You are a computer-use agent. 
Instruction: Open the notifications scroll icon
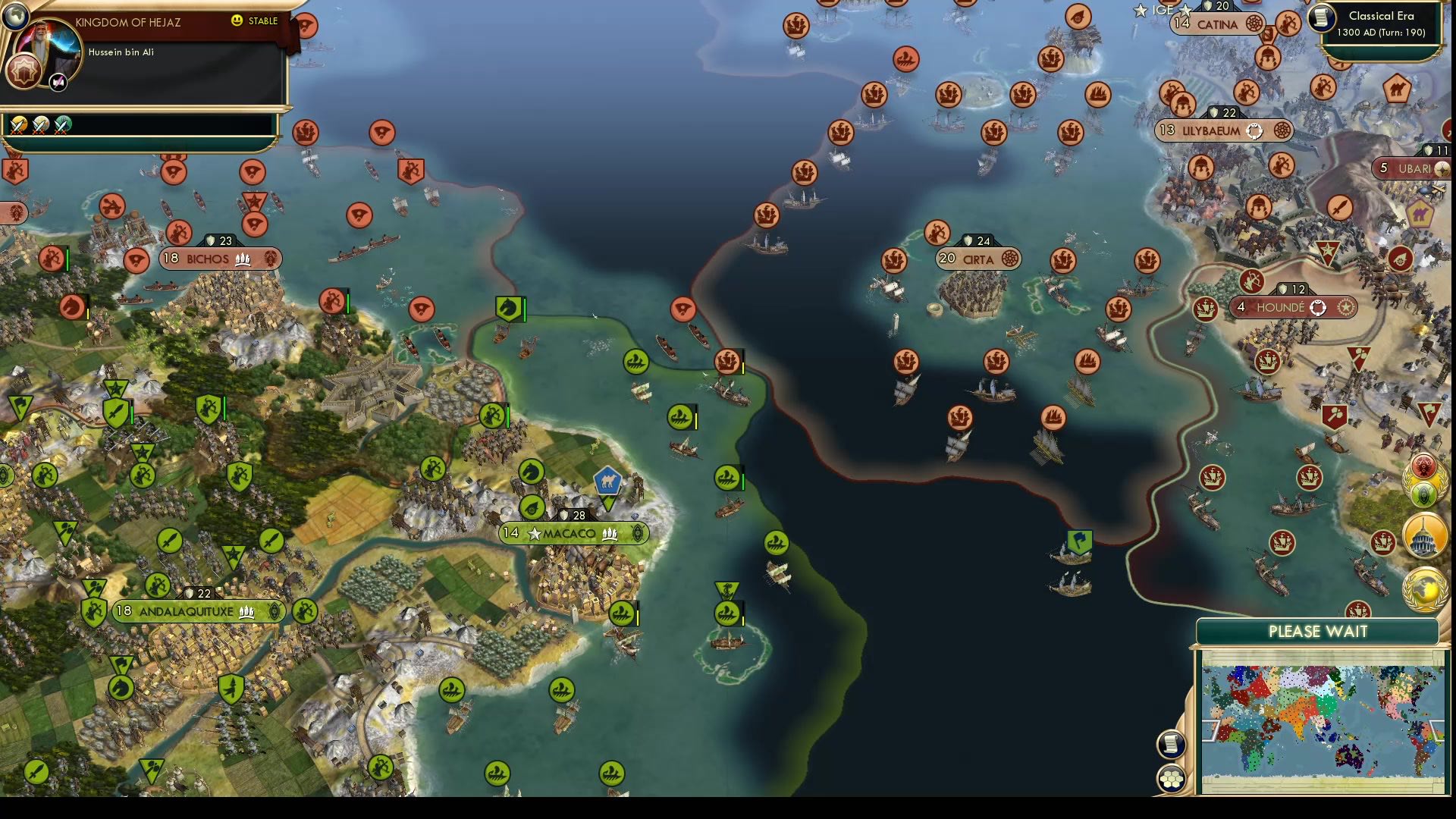click(1171, 743)
